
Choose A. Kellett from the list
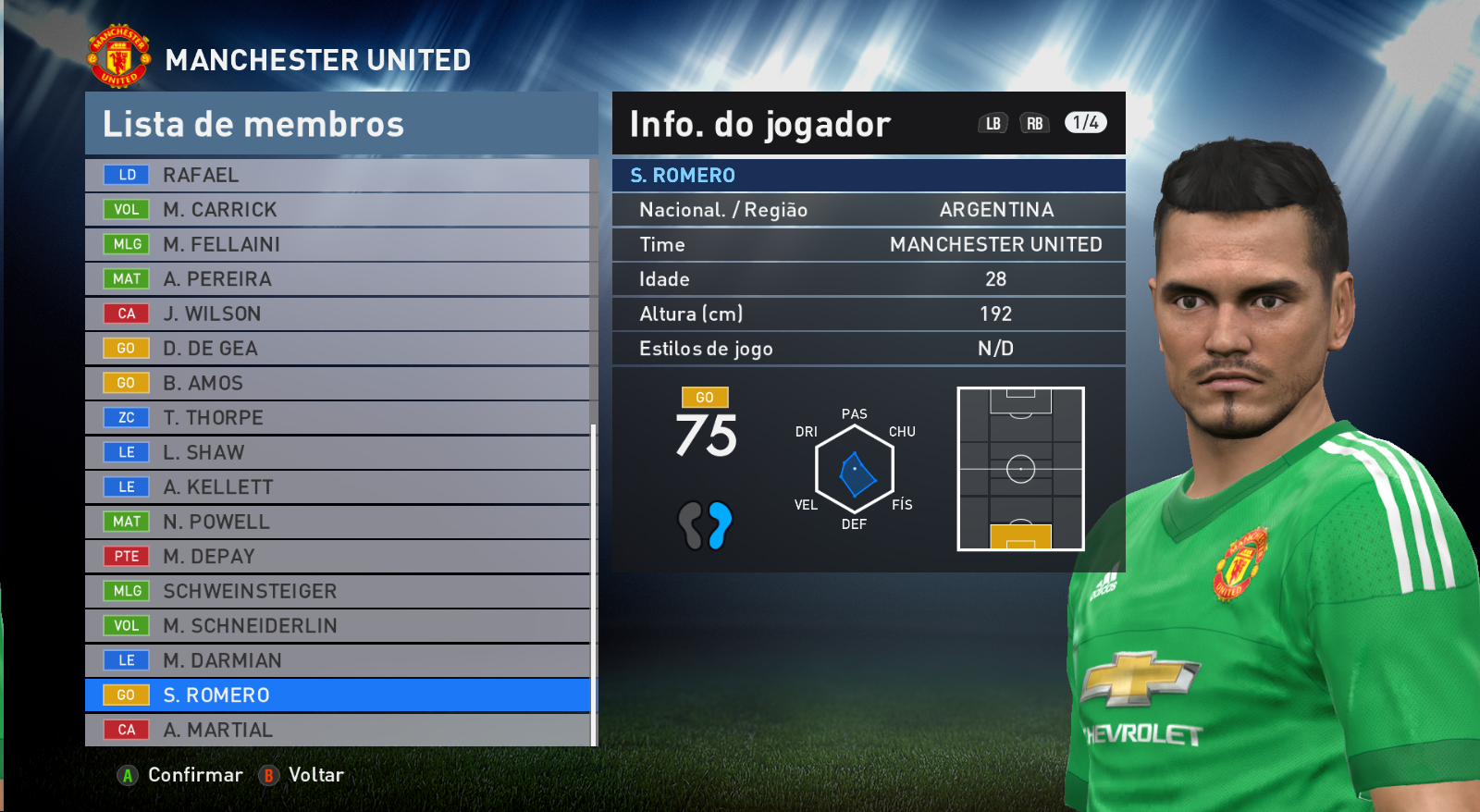(338, 487)
